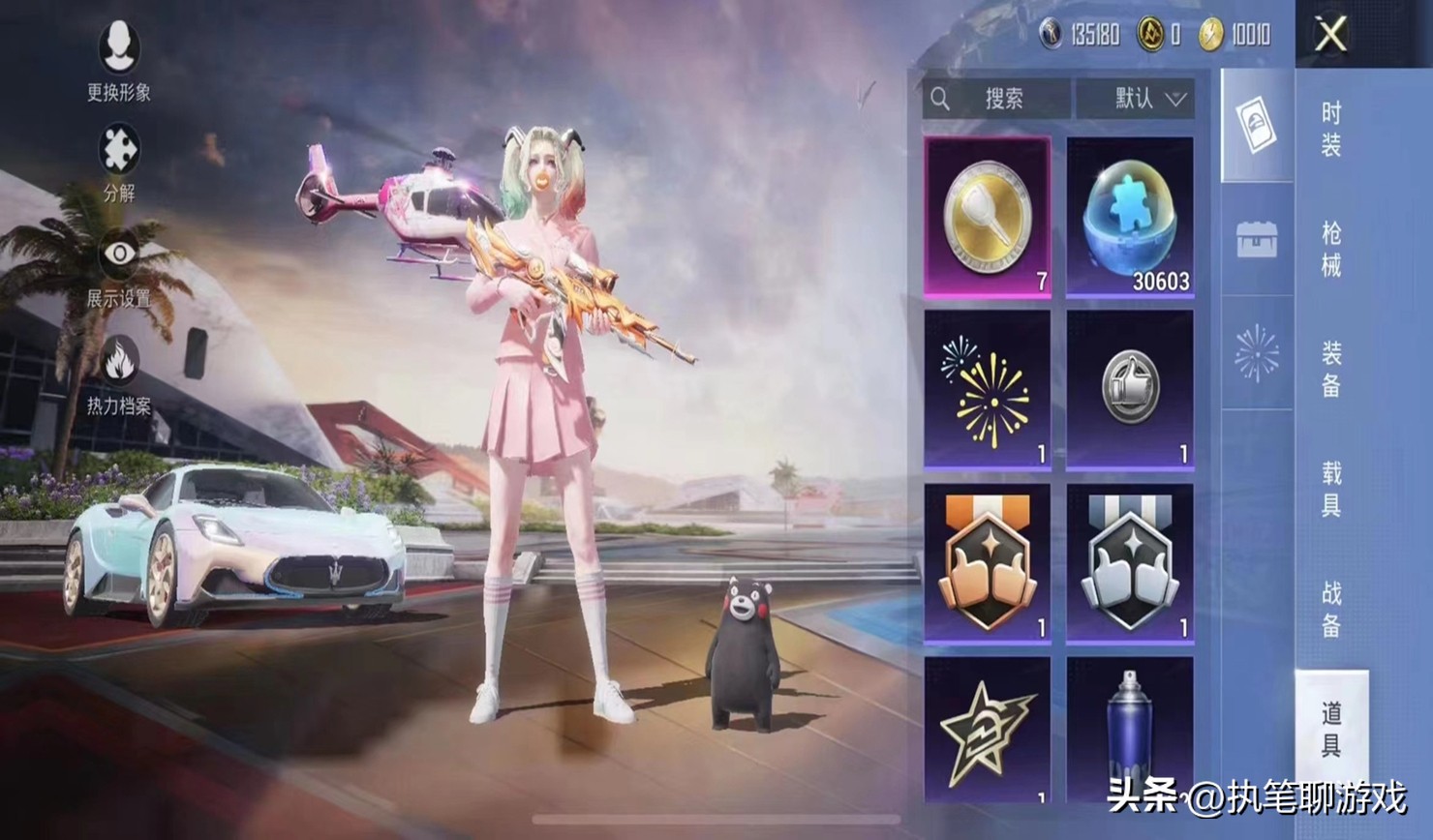Open 展示设置 display settings
This screenshot has width=1433, height=840.
119,267
